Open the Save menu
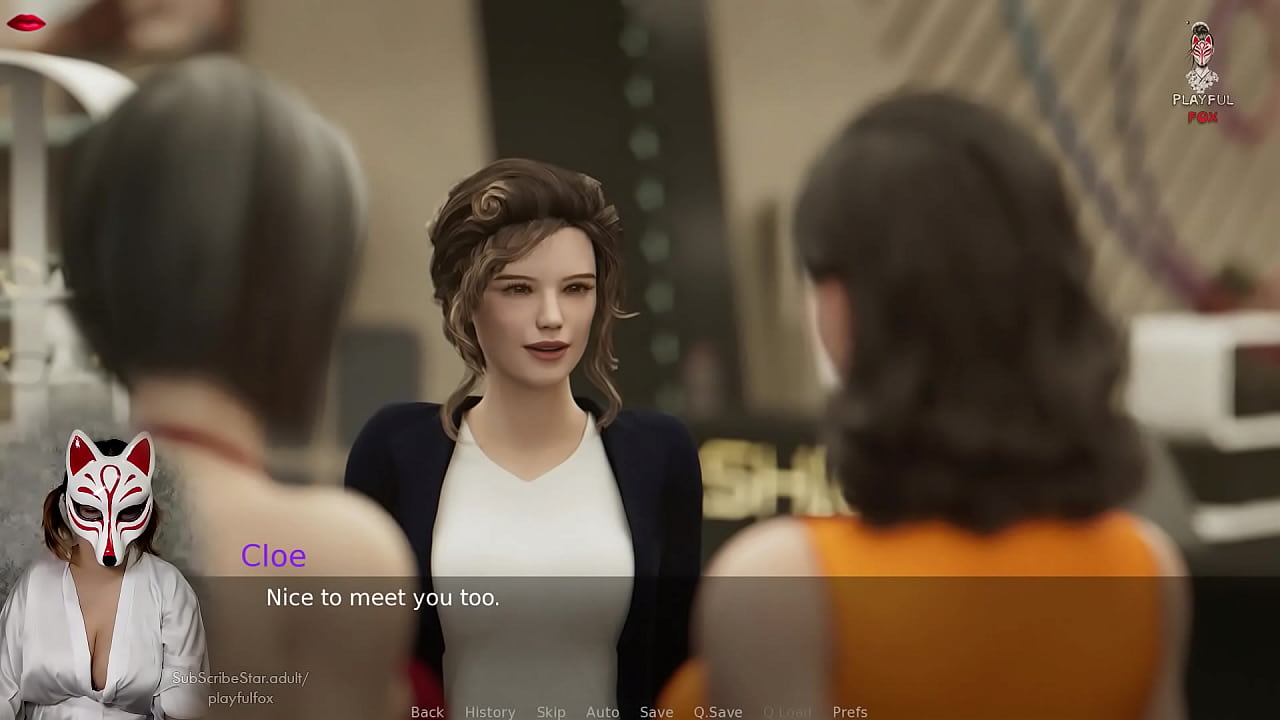Viewport: 1280px width, 720px height. coord(656,712)
